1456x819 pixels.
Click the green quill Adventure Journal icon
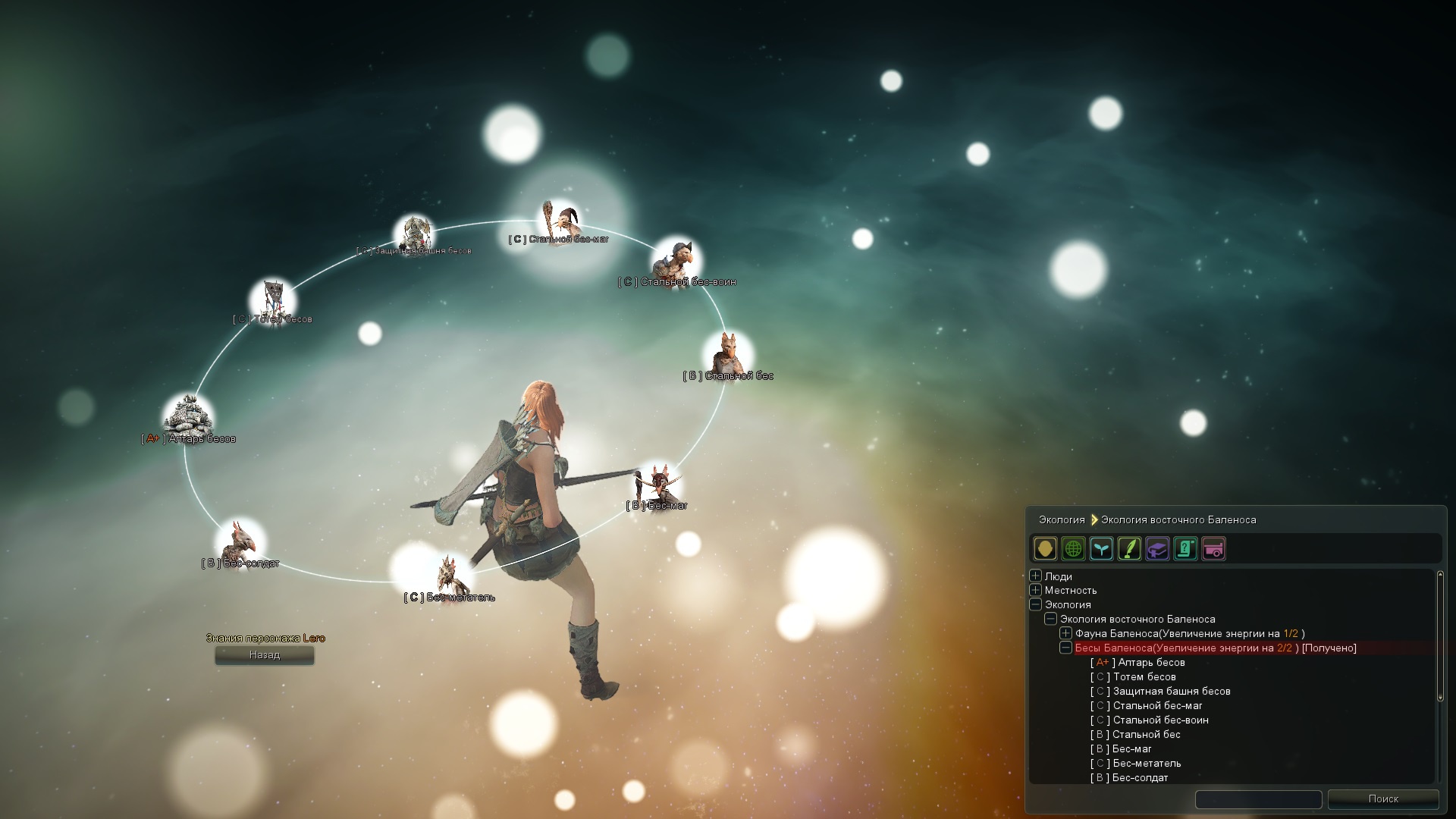(x=1130, y=548)
